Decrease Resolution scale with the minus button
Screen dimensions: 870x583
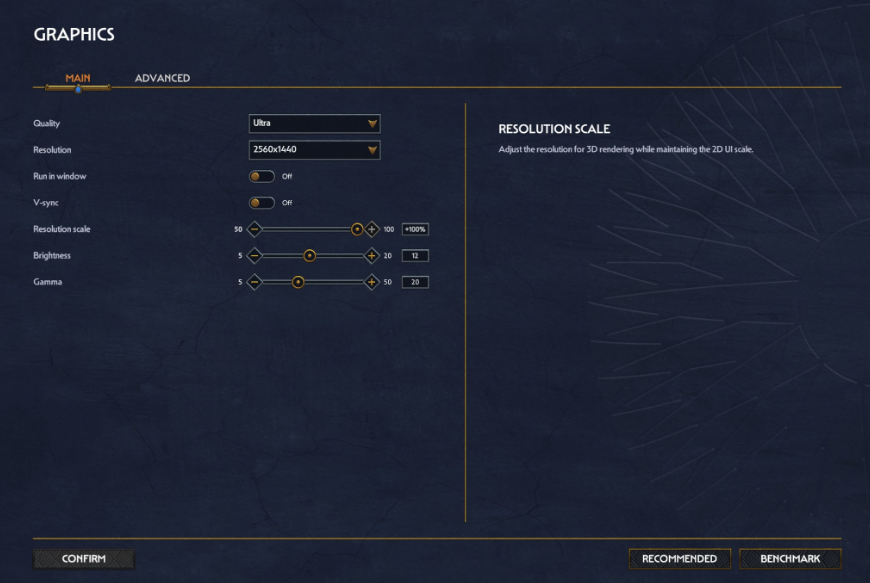(254, 229)
